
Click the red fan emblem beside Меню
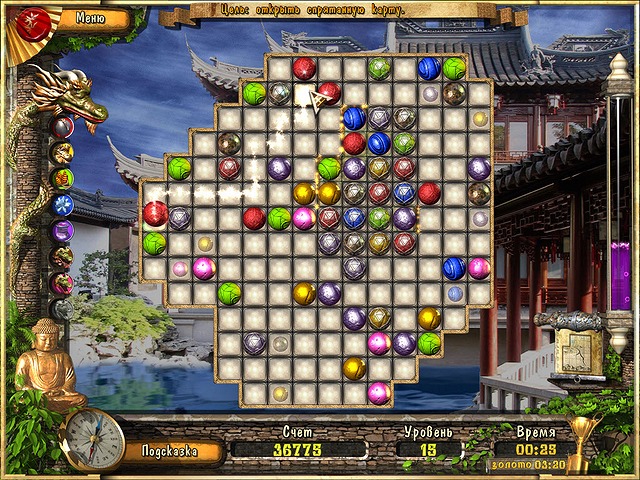pyautogui.click(x=36, y=21)
